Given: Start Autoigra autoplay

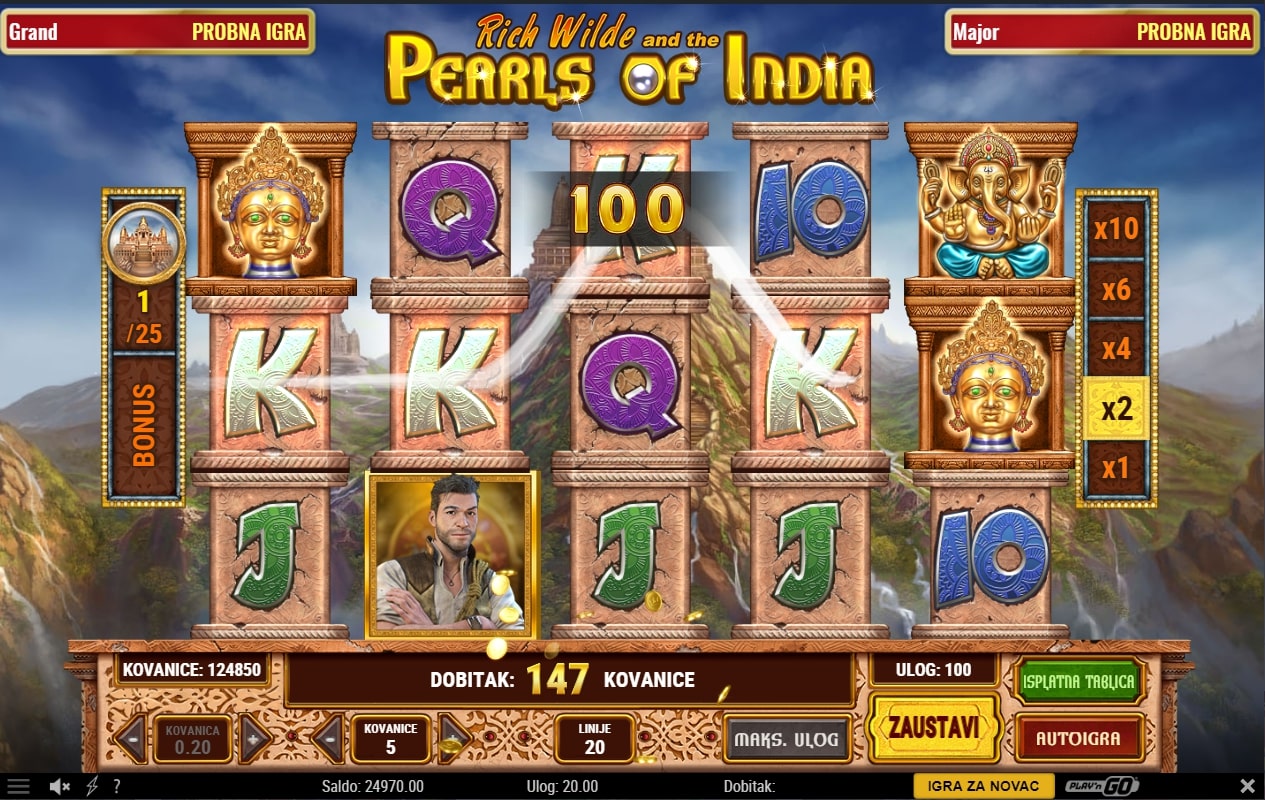Looking at the screenshot, I should point(1078,739).
